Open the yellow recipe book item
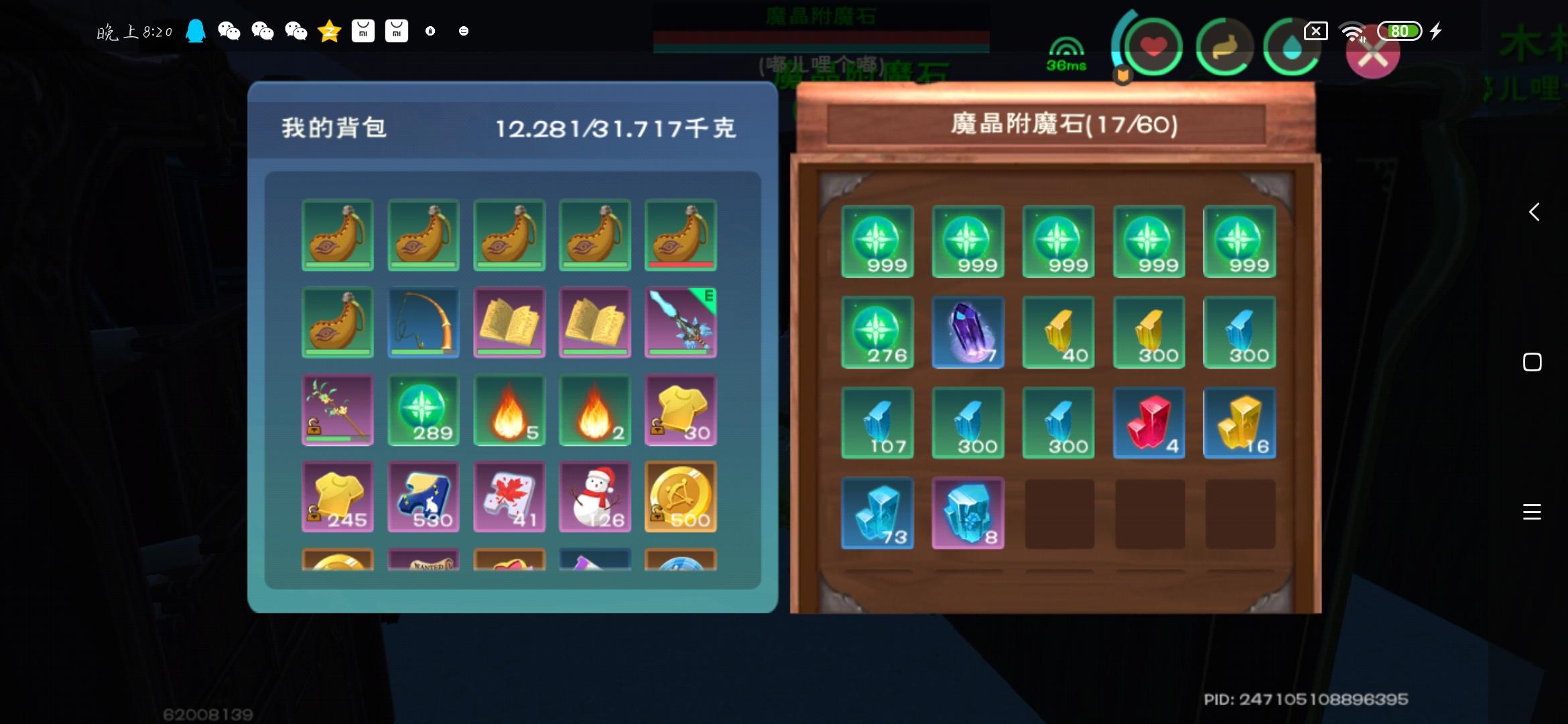This screenshot has width=1568, height=724. coord(509,322)
